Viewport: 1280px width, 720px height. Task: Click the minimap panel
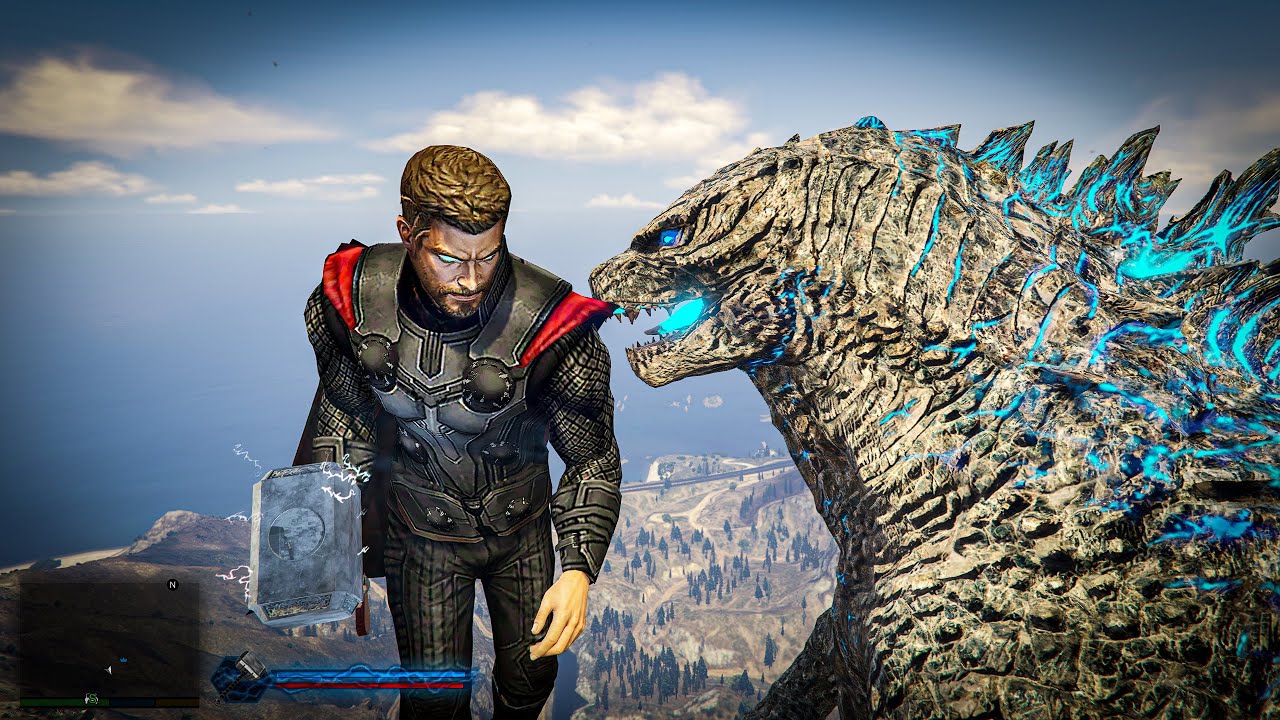(x=109, y=640)
